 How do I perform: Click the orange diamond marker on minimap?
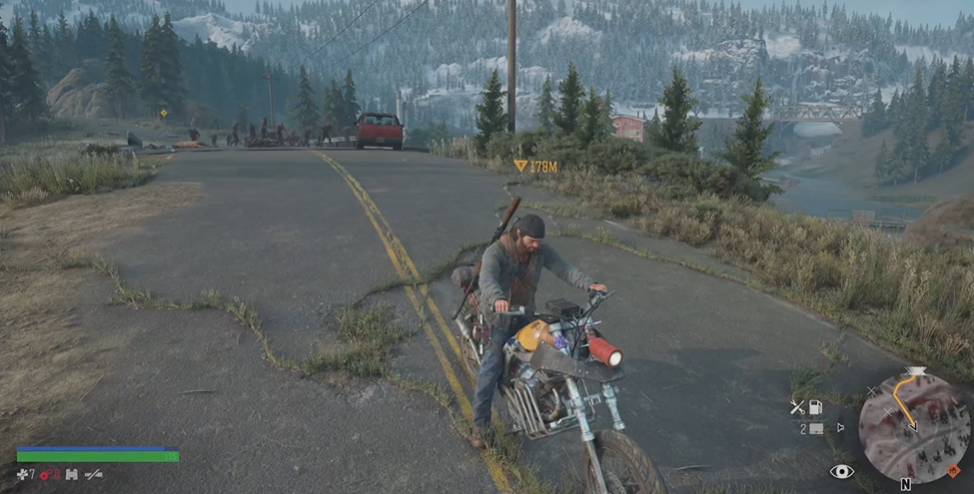point(953,470)
